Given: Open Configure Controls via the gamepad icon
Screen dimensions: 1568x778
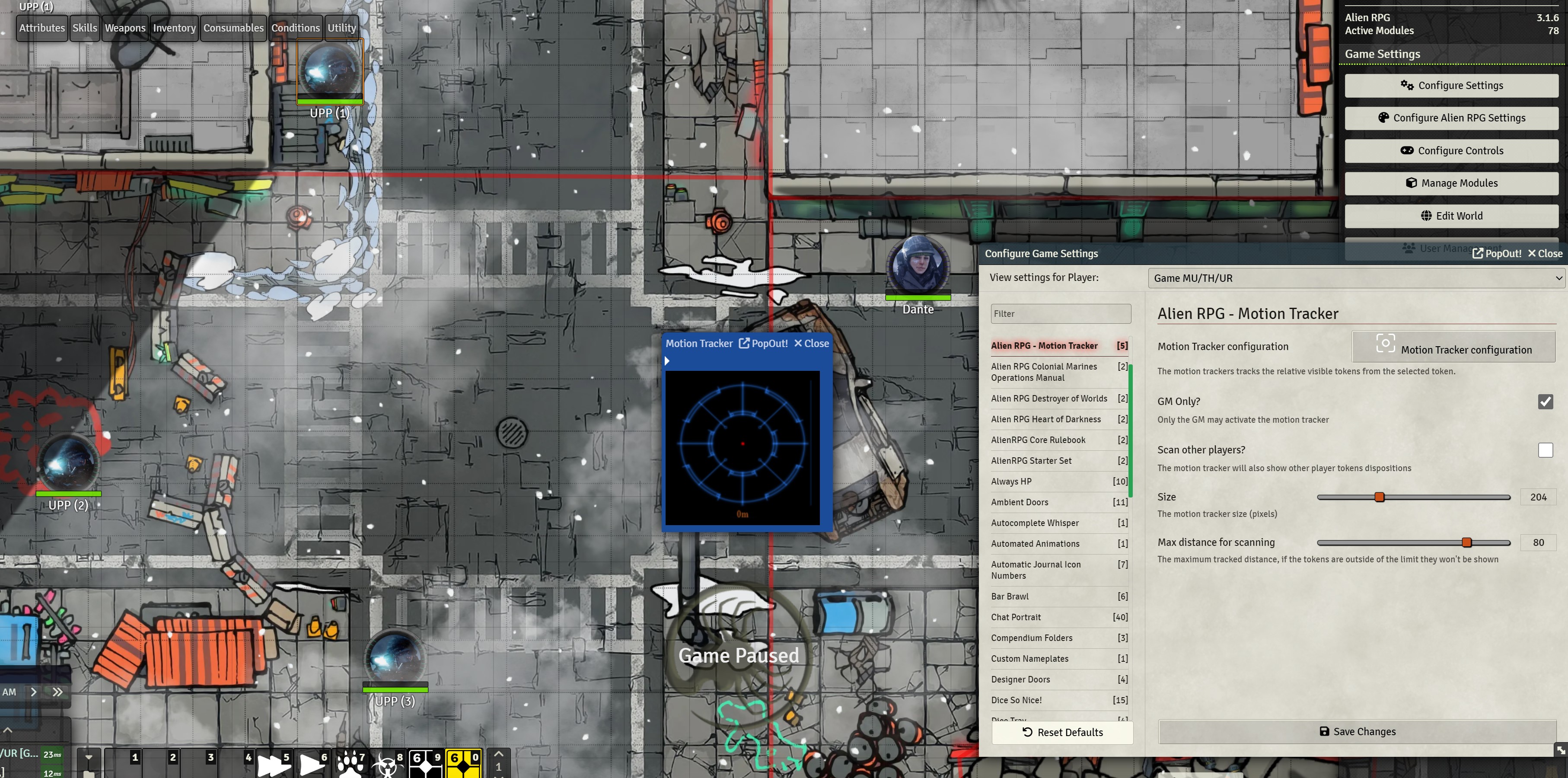Looking at the screenshot, I should coord(1452,150).
